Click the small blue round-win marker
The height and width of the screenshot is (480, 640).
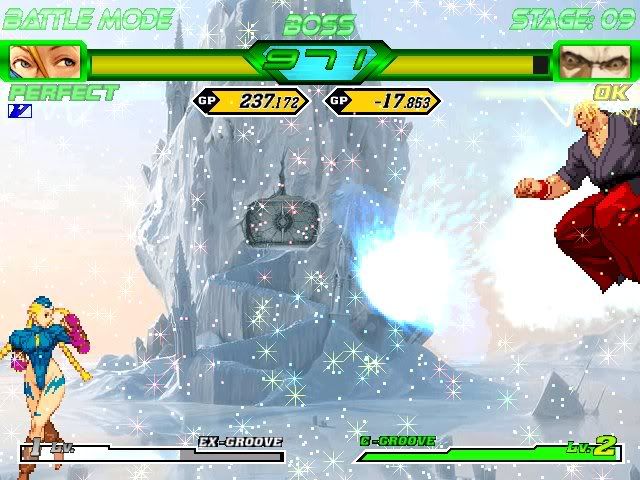pos(20,110)
